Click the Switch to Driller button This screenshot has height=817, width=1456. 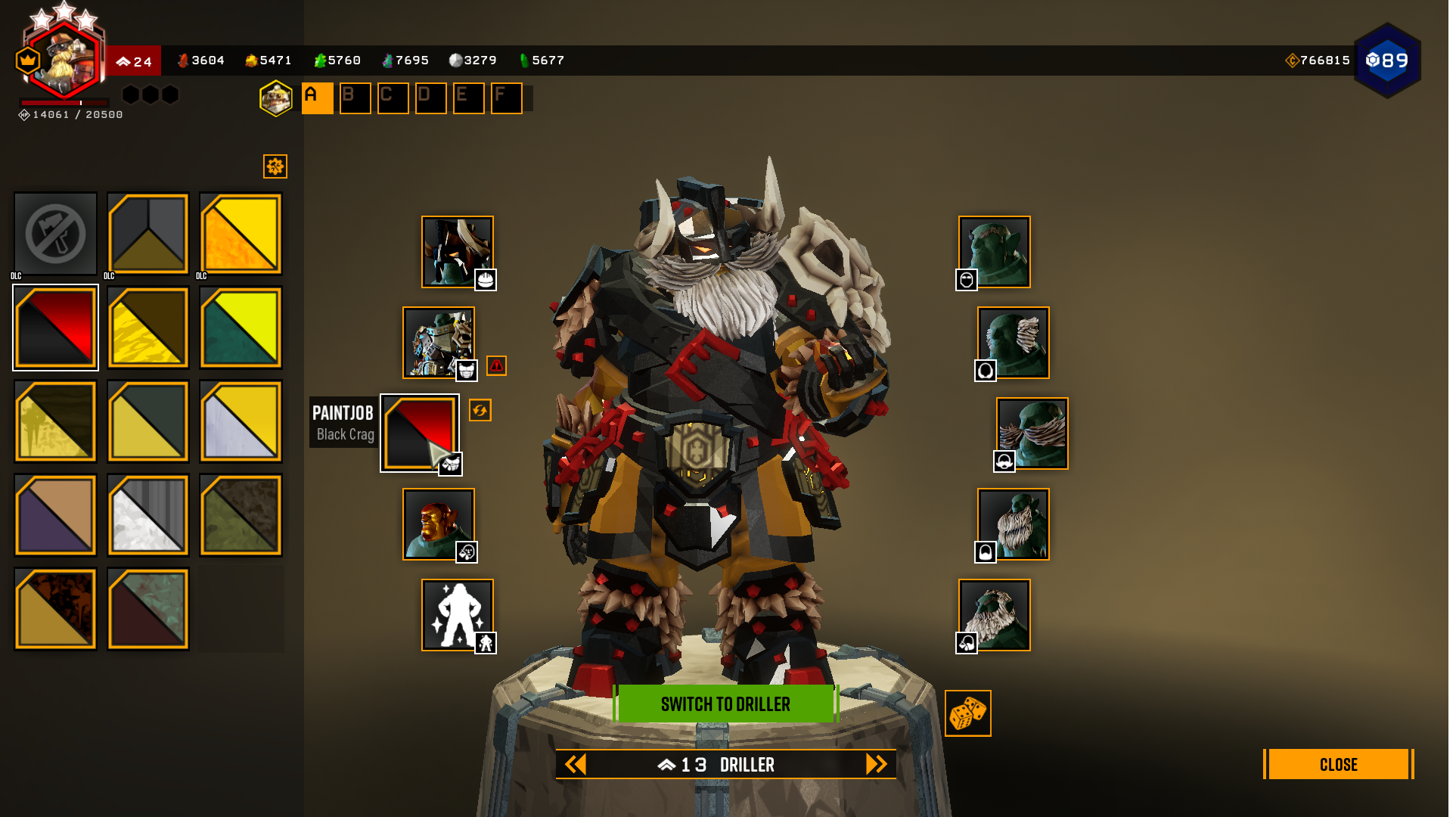[725, 704]
